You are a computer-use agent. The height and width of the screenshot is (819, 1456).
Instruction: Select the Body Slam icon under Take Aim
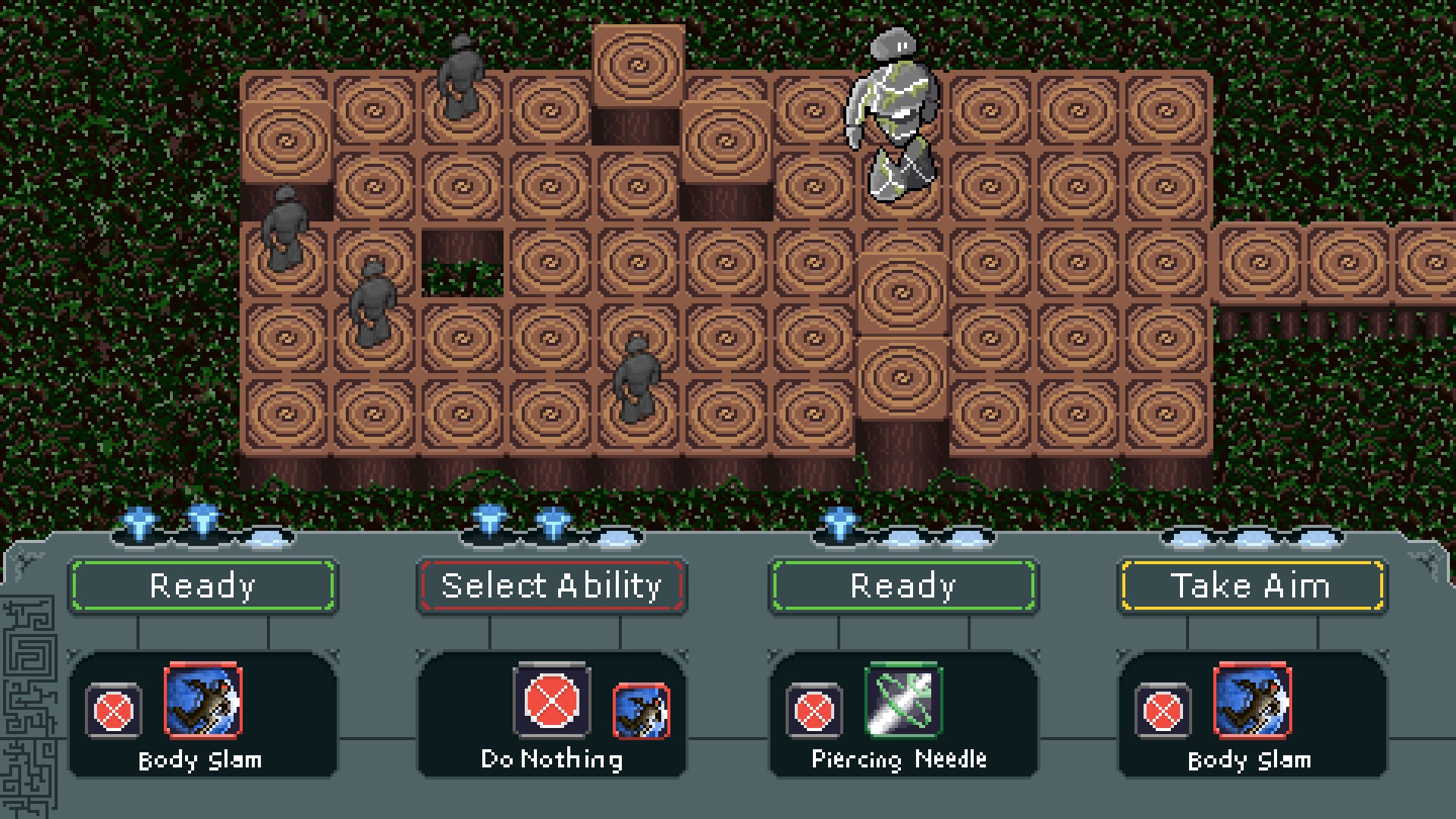[1252, 700]
